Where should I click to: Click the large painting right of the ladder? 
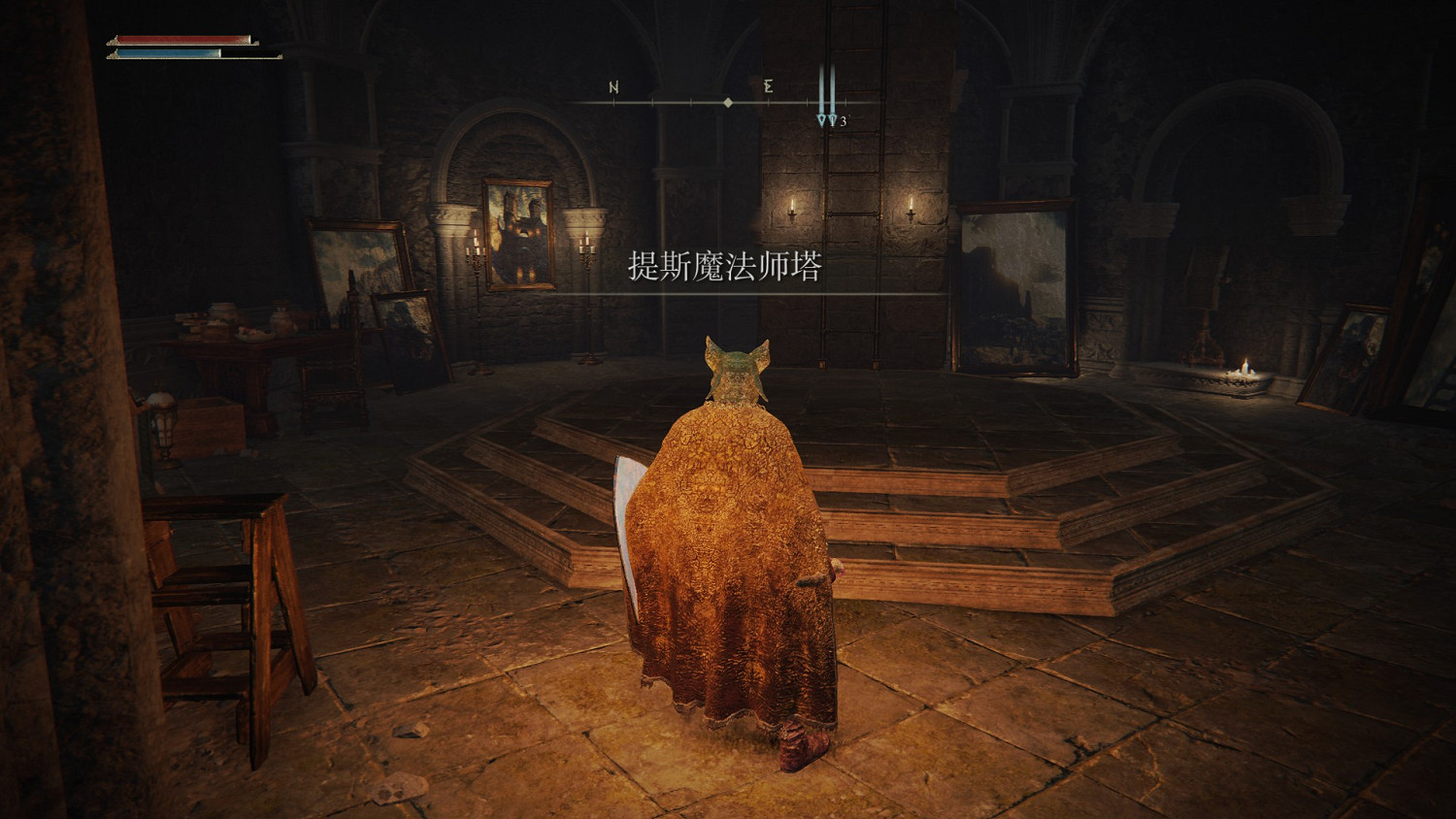point(1015,286)
